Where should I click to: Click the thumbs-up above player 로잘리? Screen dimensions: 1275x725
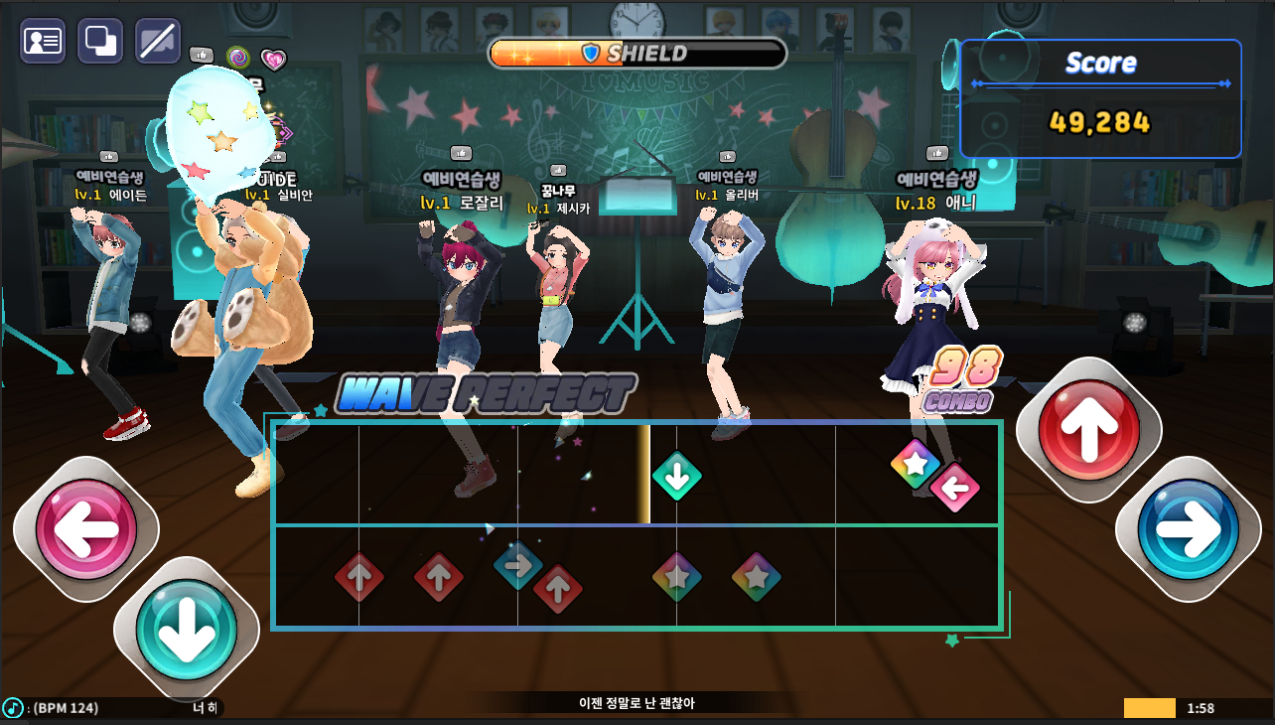(x=461, y=154)
